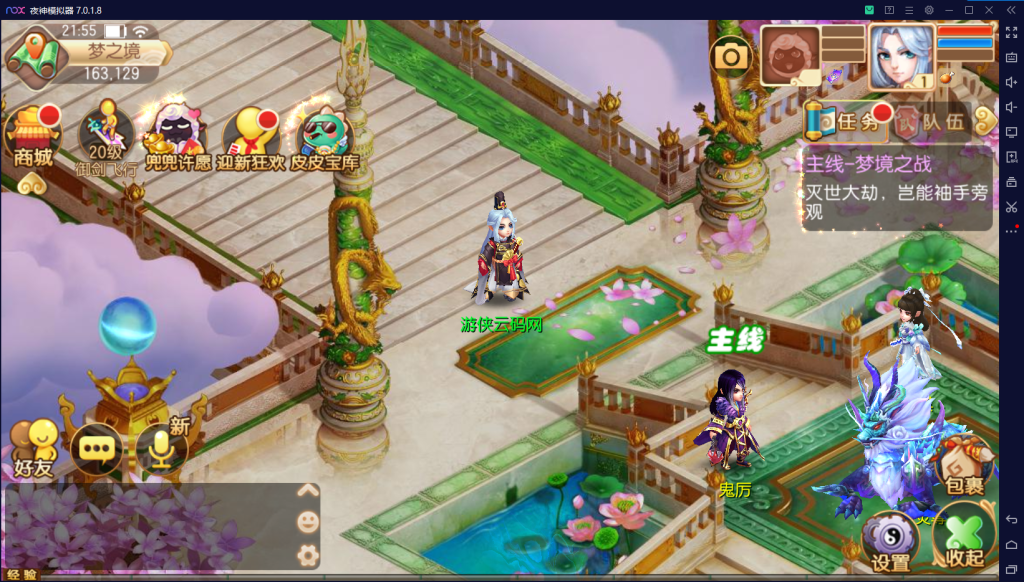The width and height of the screenshot is (1024, 582).
Task: Switch to the 队伍 team tab
Action: 932,122
